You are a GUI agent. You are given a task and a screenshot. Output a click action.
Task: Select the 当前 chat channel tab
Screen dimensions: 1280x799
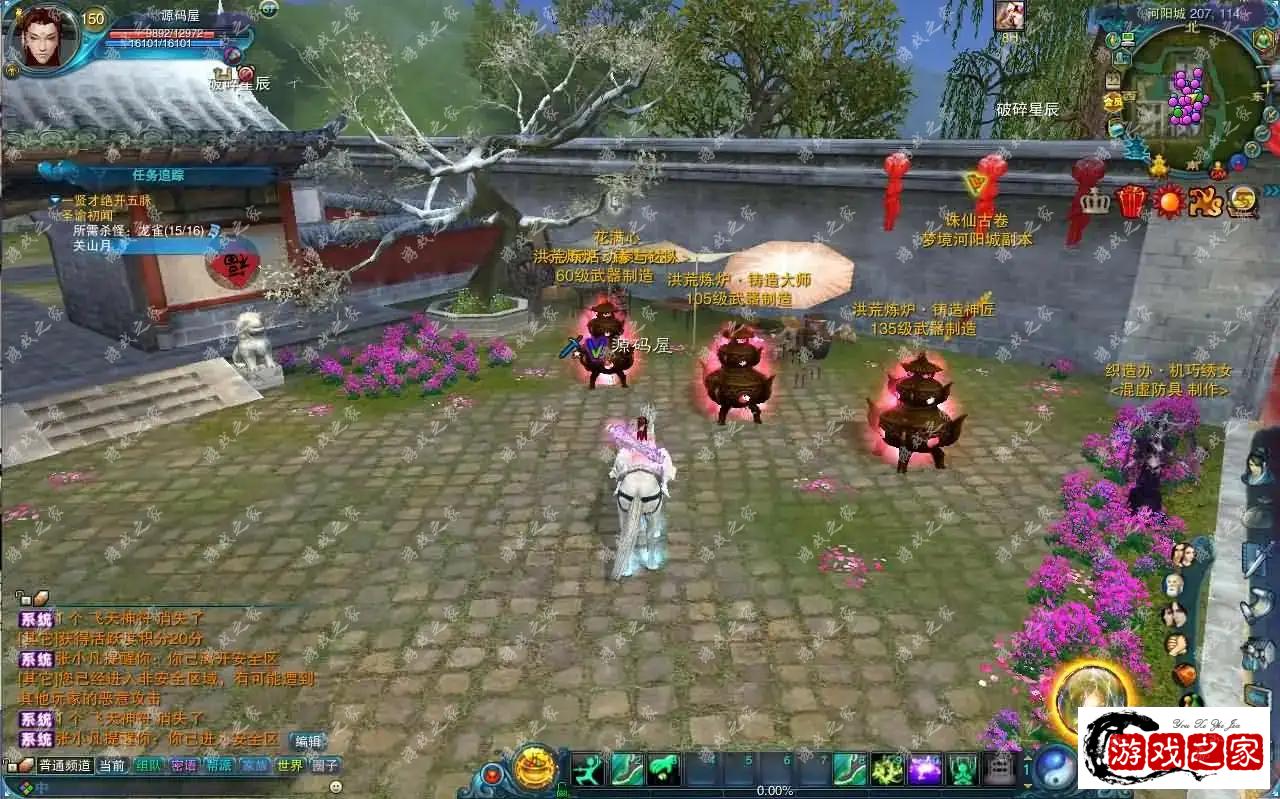(x=112, y=766)
